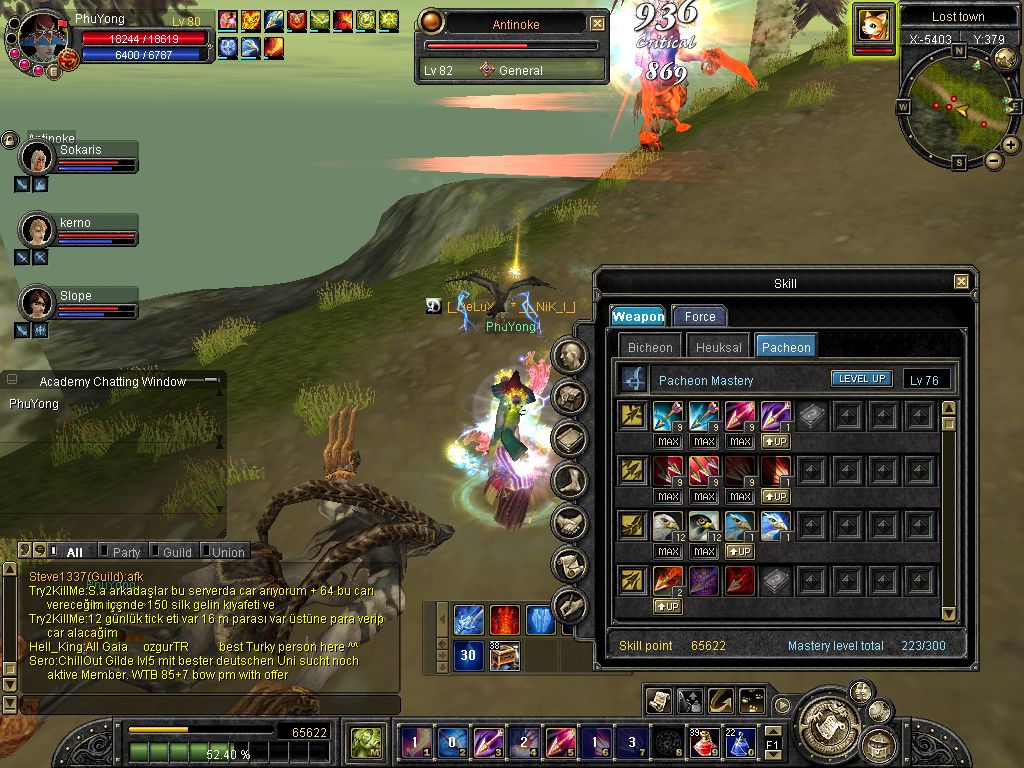Select the white hawk skill icon
This screenshot has height=768, width=1024.
[668, 526]
